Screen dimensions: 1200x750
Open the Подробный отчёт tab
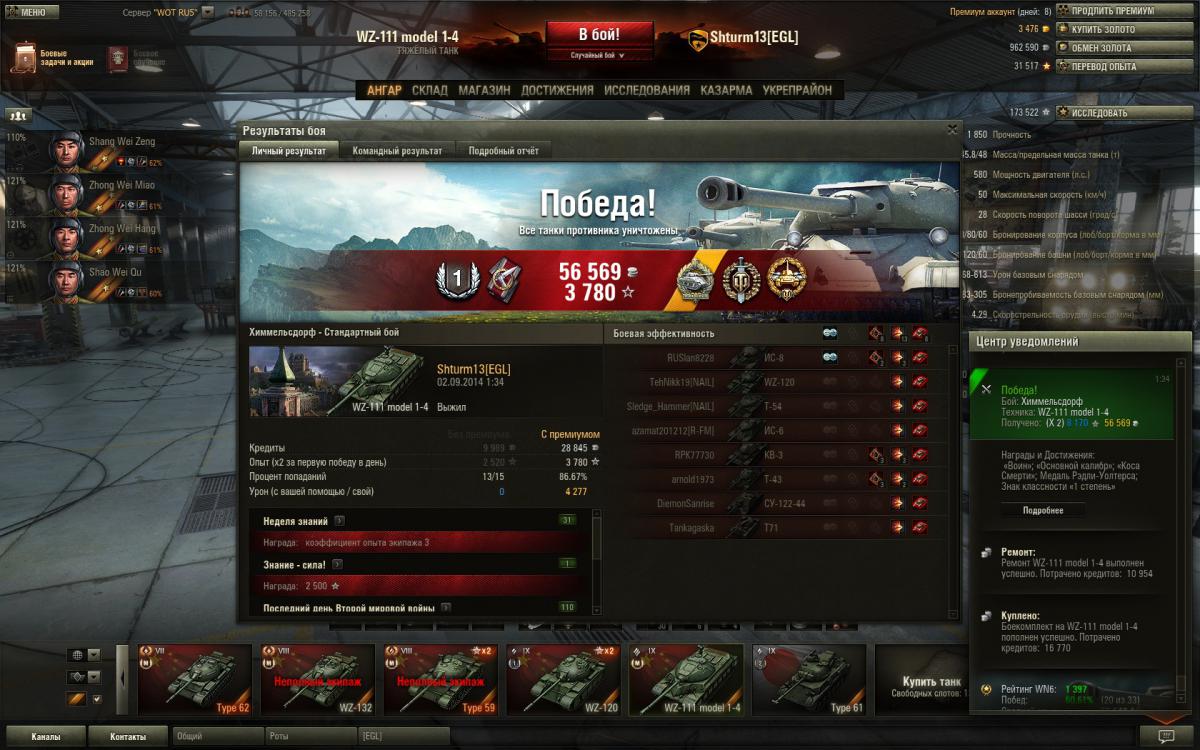click(x=504, y=151)
